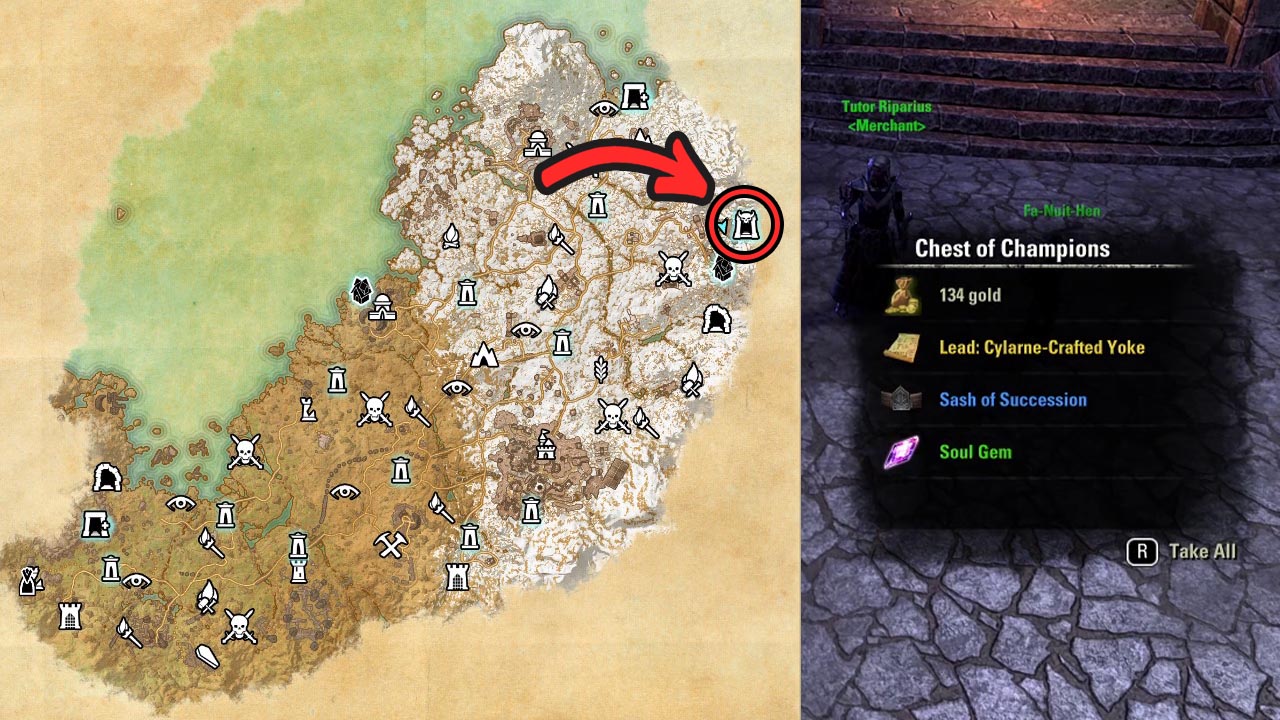Select Lead: Cylarne-Crafted Yoke loot row

click(1041, 347)
